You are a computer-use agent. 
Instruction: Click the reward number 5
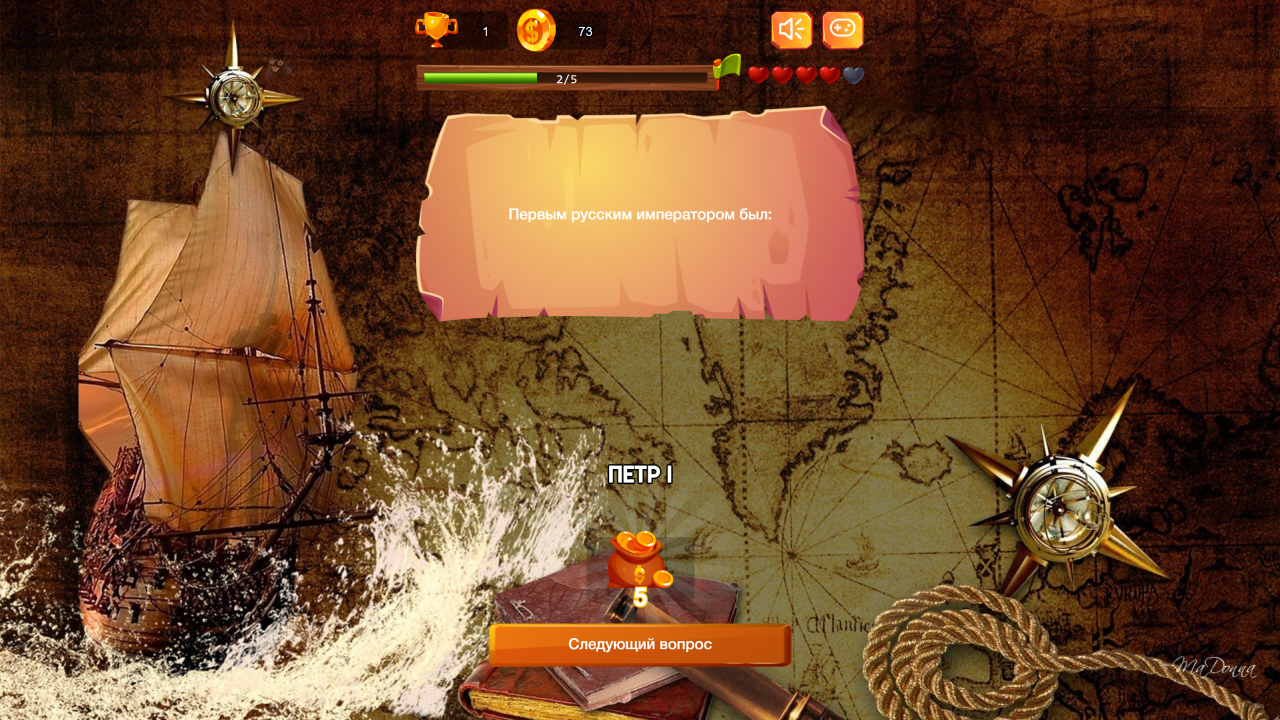point(638,598)
